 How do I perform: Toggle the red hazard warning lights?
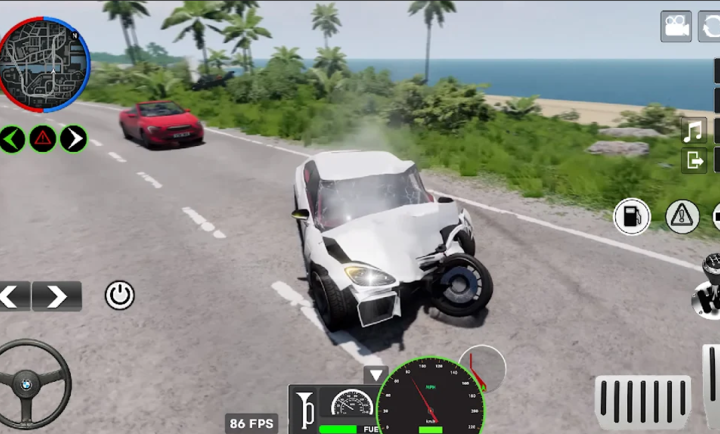click(42, 138)
